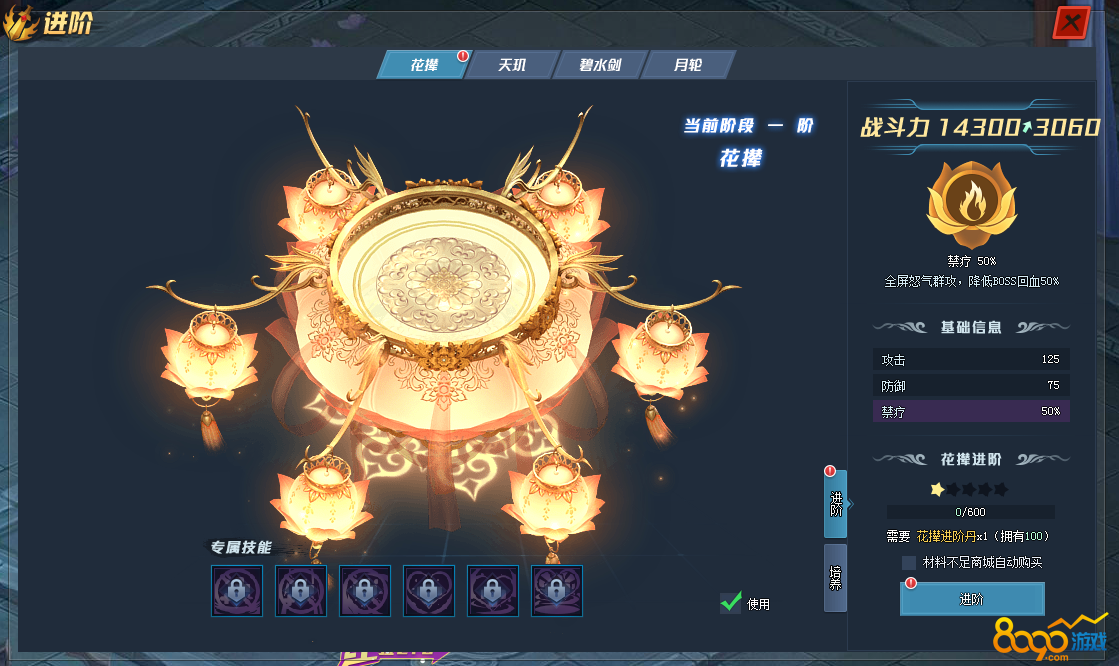Image resolution: width=1119 pixels, height=666 pixels.
Task: Select the 月轮 tab
Action: click(688, 65)
